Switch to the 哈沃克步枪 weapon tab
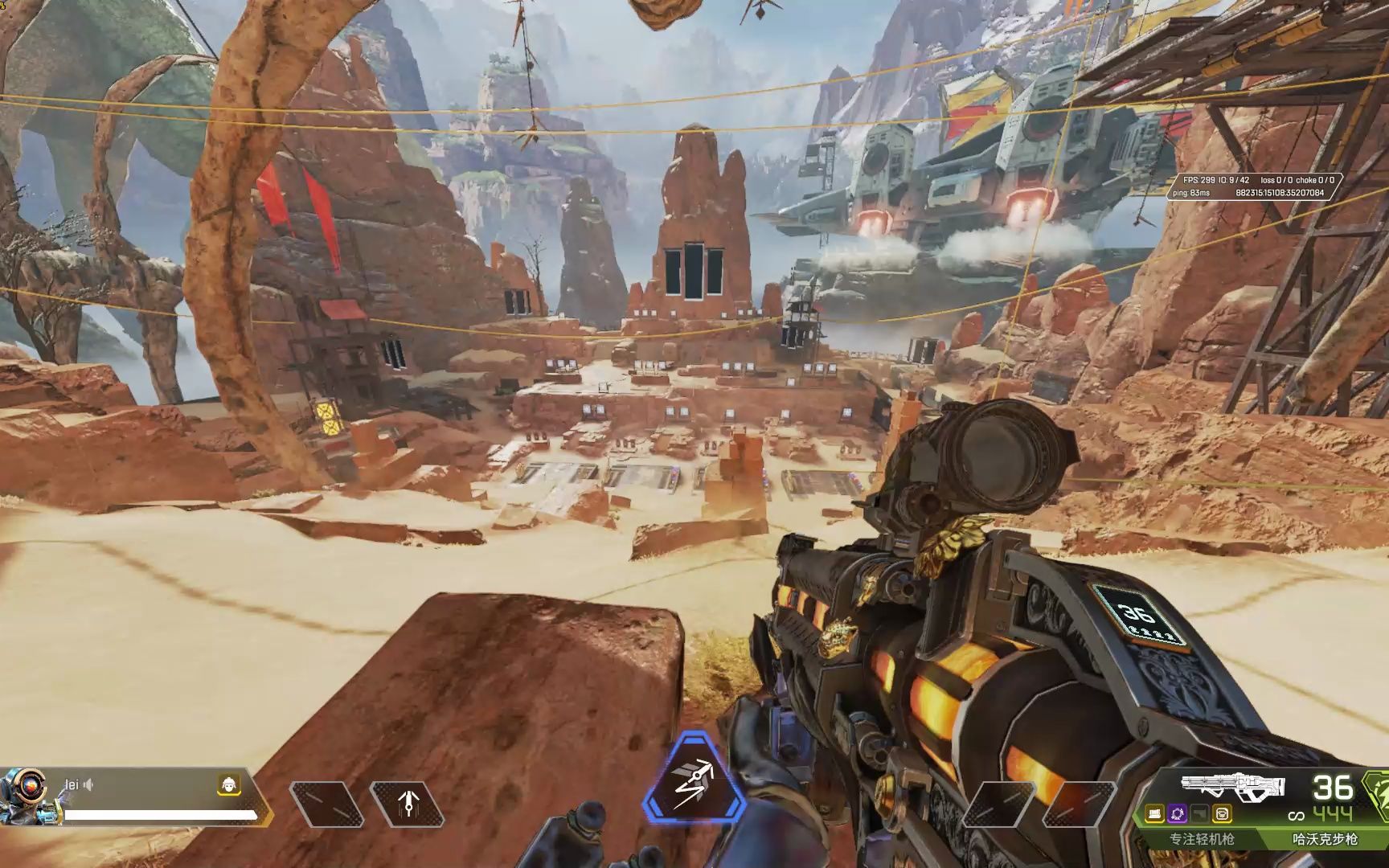This screenshot has height=868, width=1389. point(1324,839)
